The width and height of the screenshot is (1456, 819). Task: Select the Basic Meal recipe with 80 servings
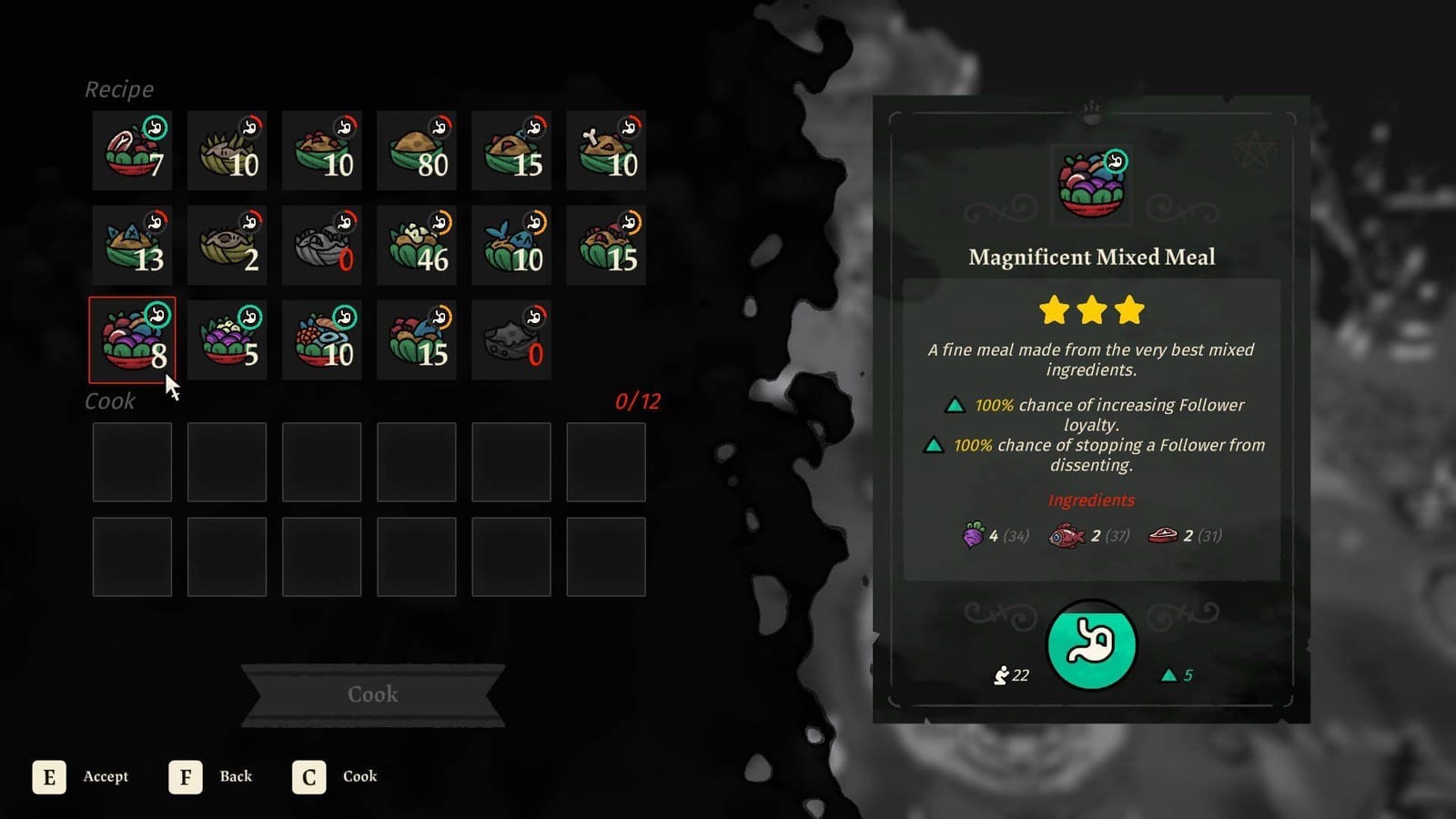pyautogui.click(x=417, y=149)
